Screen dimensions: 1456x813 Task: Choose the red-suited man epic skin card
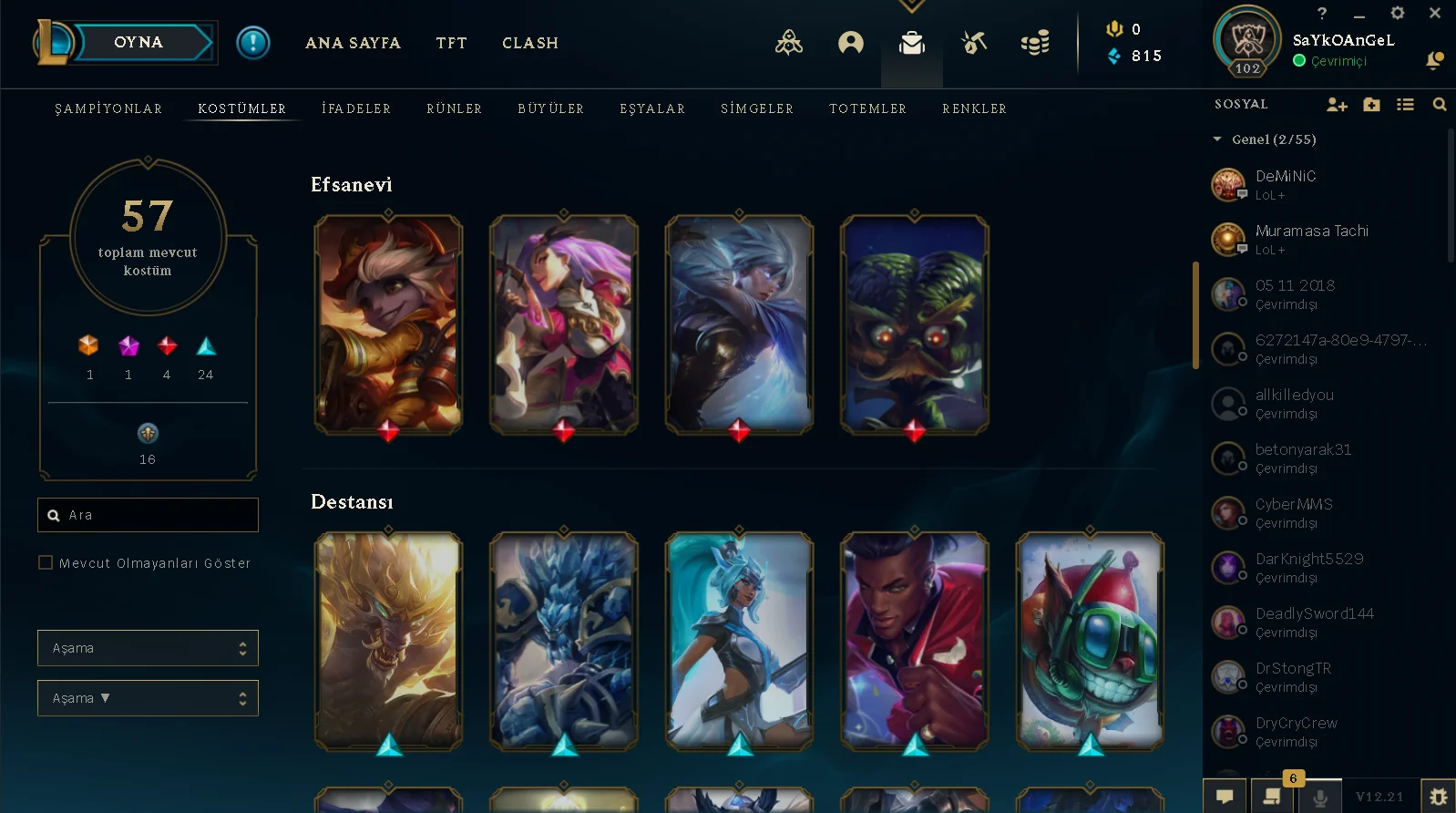914,641
